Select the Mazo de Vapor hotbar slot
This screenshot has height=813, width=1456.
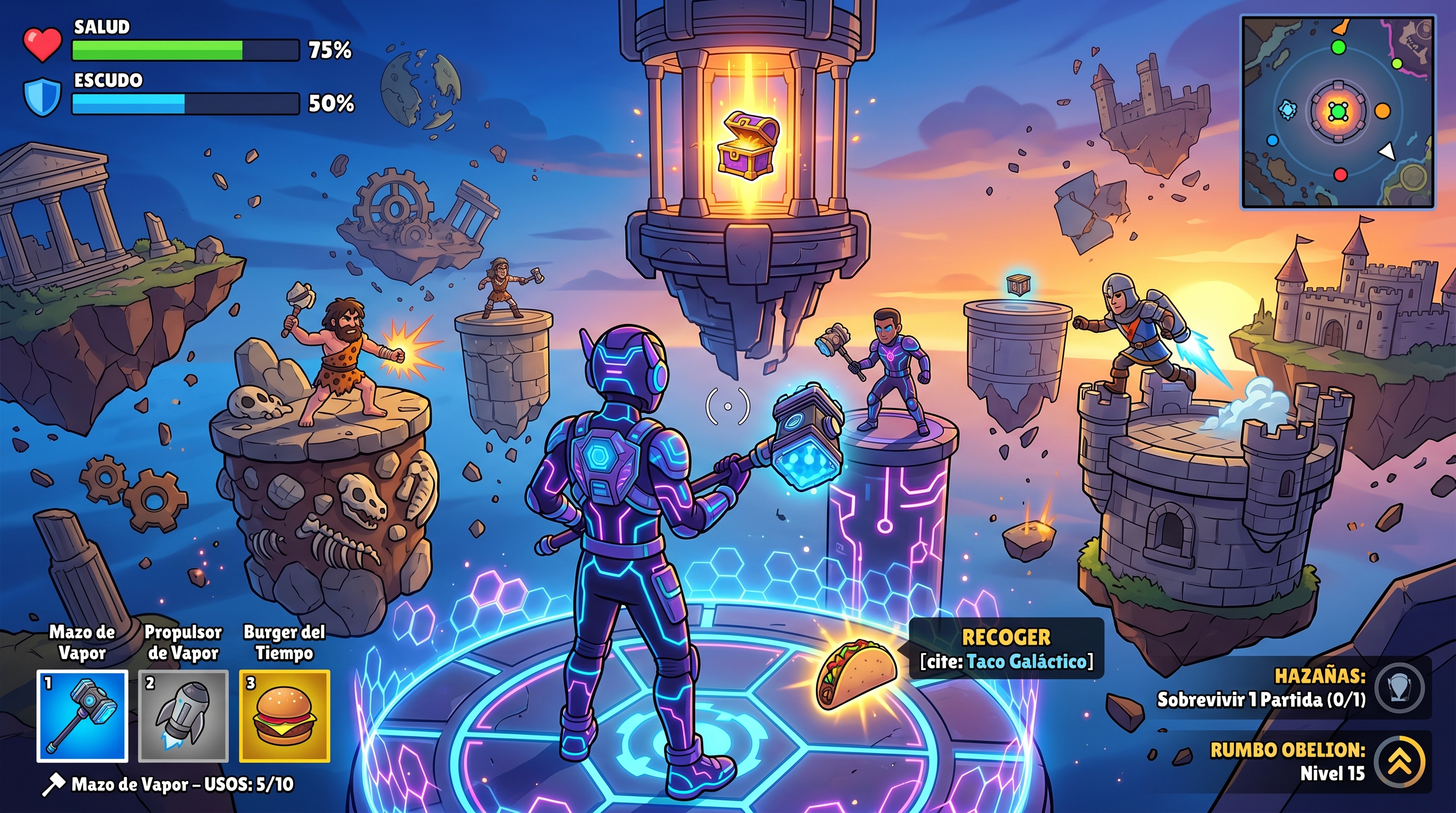[x=83, y=716]
